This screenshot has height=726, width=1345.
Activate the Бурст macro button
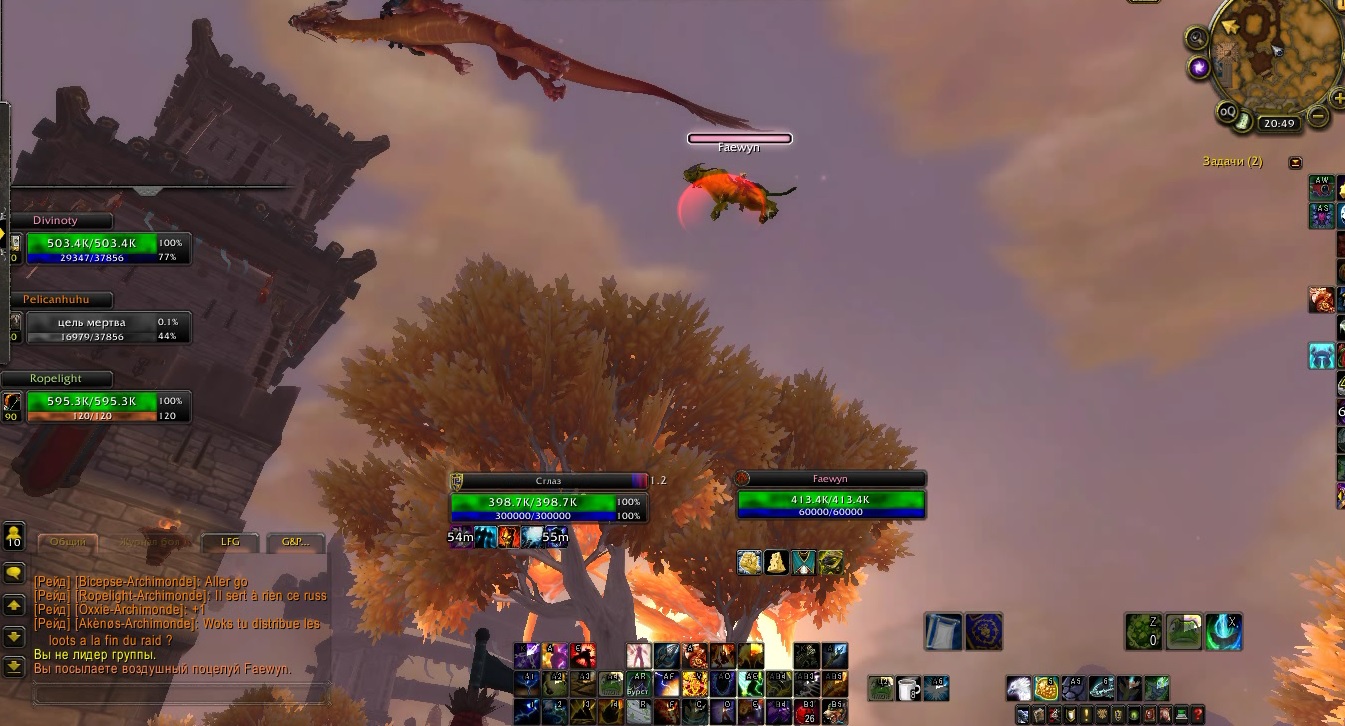pos(637,684)
